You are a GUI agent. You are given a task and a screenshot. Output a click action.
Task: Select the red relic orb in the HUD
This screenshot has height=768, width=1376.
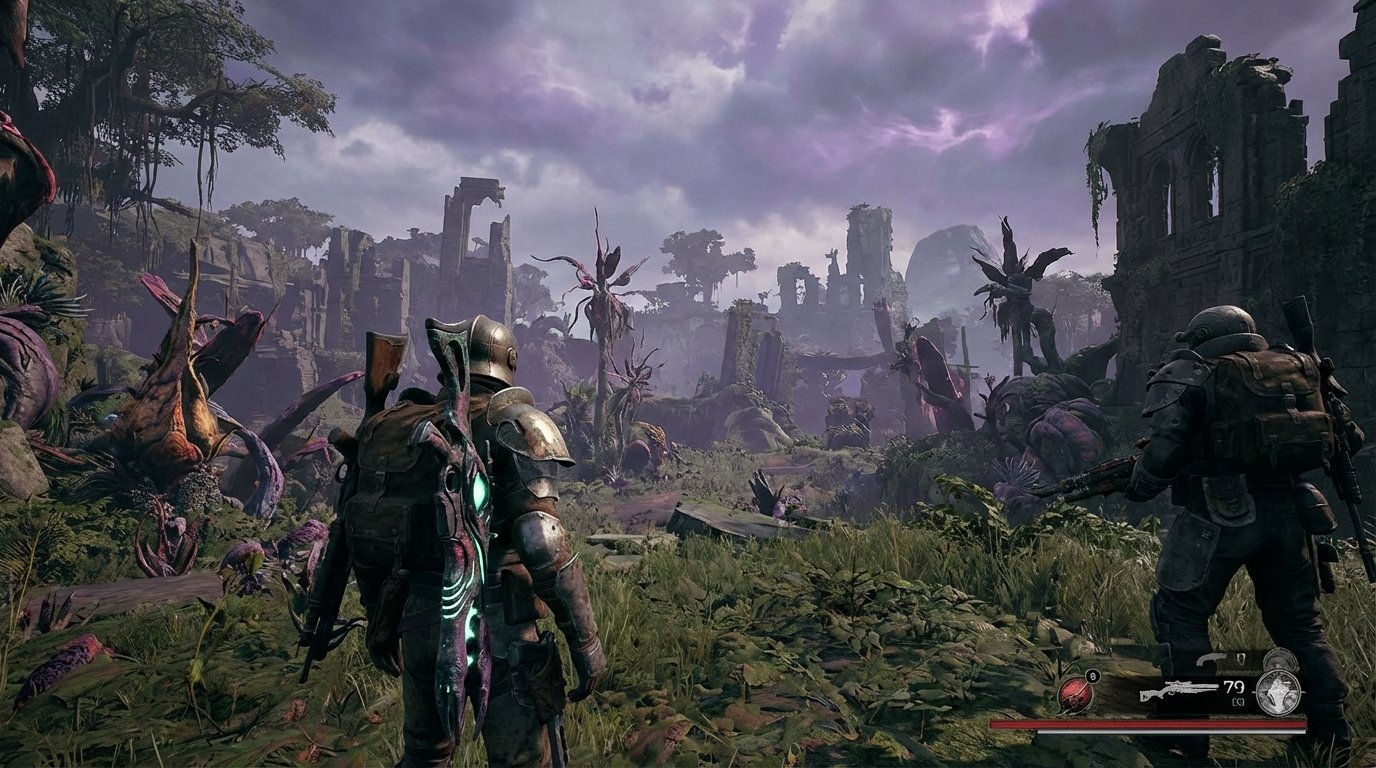(1073, 697)
